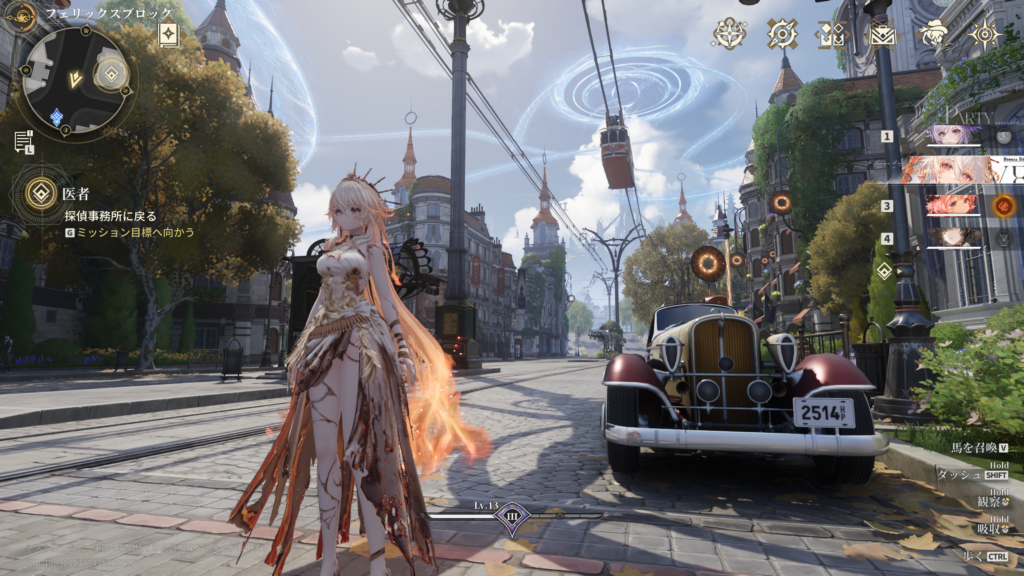
Task: Click the gold emblem above the minimap
Action: pos(21,15)
